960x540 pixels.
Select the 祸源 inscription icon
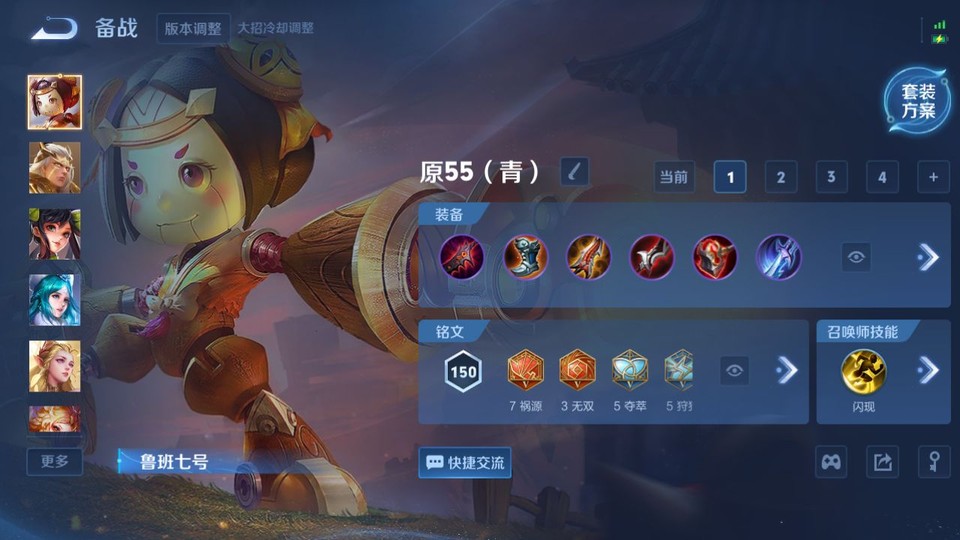[x=524, y=370]
